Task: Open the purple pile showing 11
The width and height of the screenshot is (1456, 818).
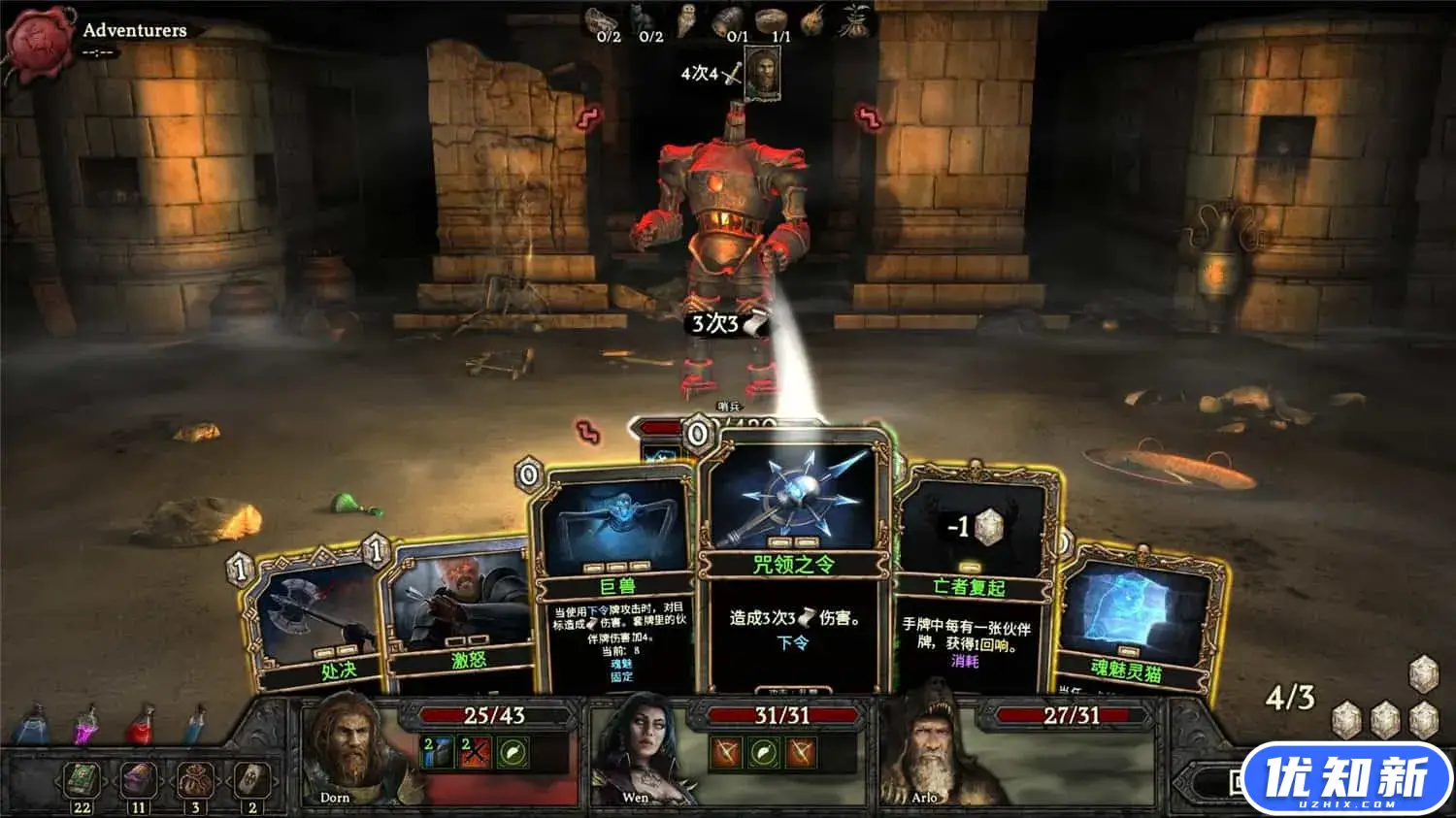Action: point(139,781)
